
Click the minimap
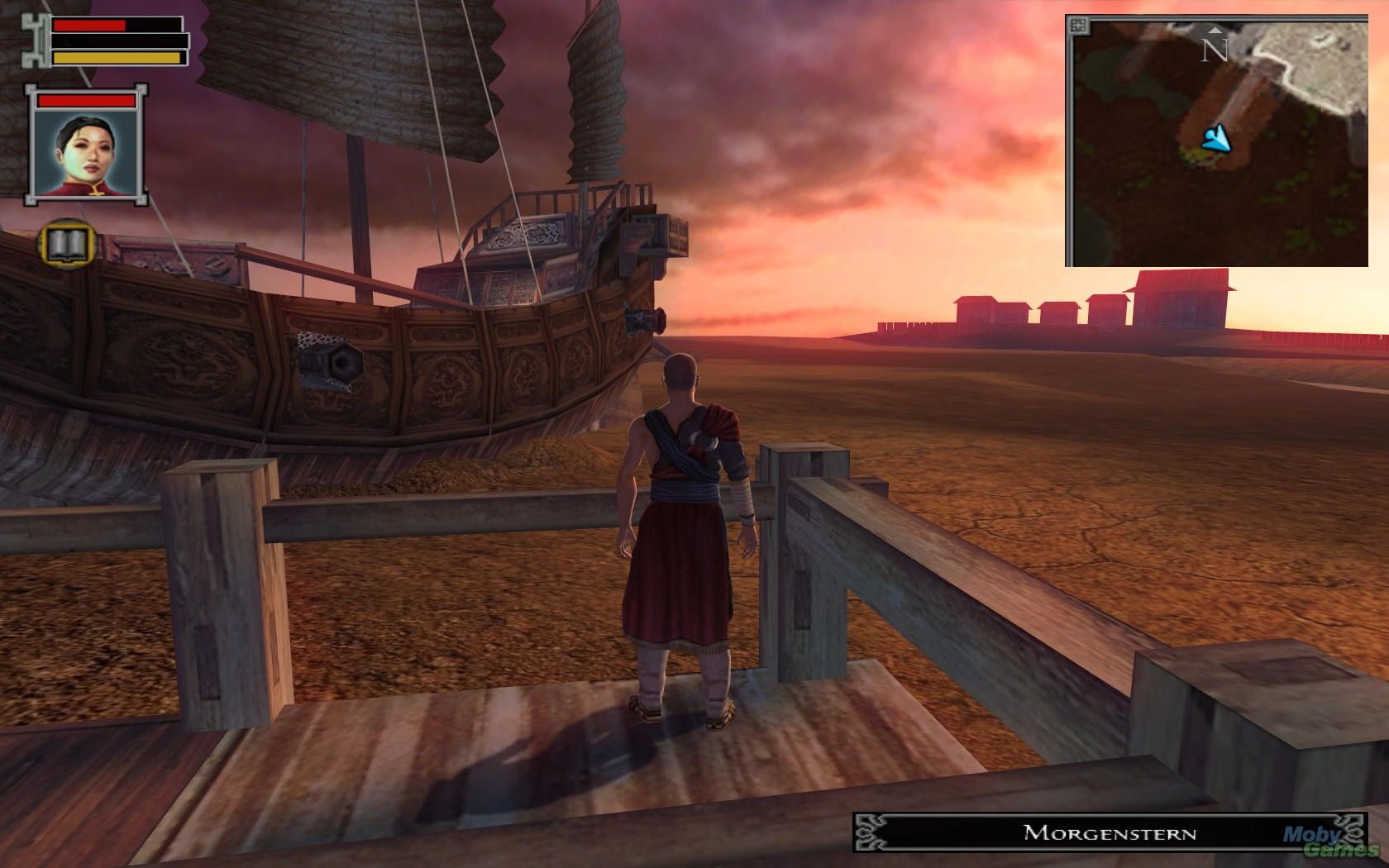click(1215, 141)
